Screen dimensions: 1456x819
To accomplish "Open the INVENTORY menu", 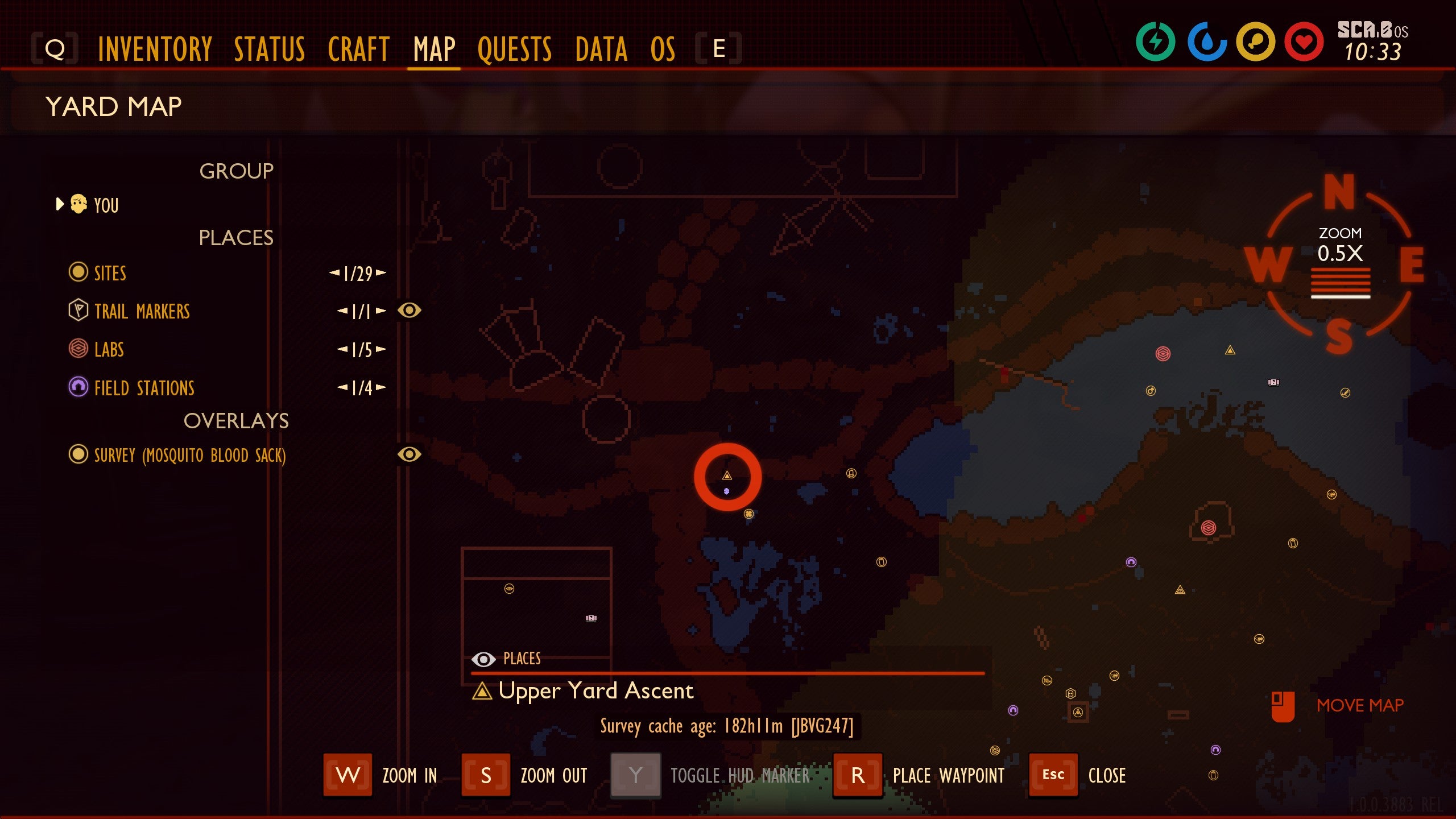I will click(x=155, y=49).
